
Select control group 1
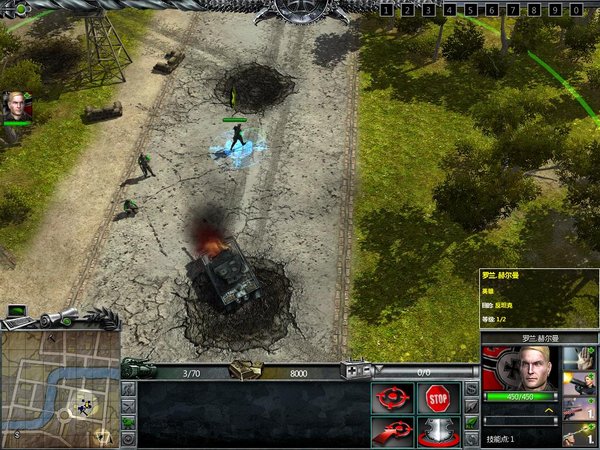tap(387, 10)
